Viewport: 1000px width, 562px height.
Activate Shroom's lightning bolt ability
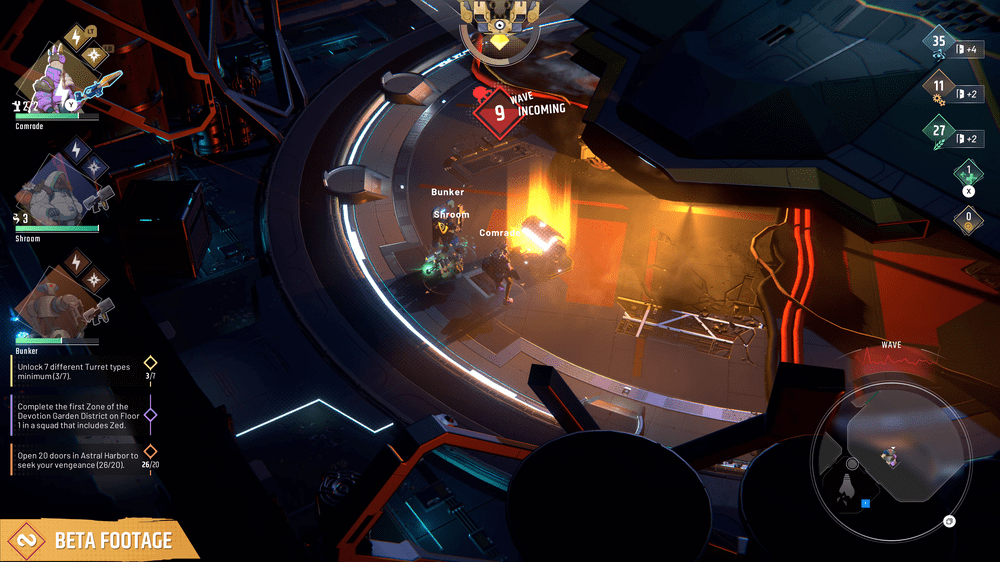[76, 148]
